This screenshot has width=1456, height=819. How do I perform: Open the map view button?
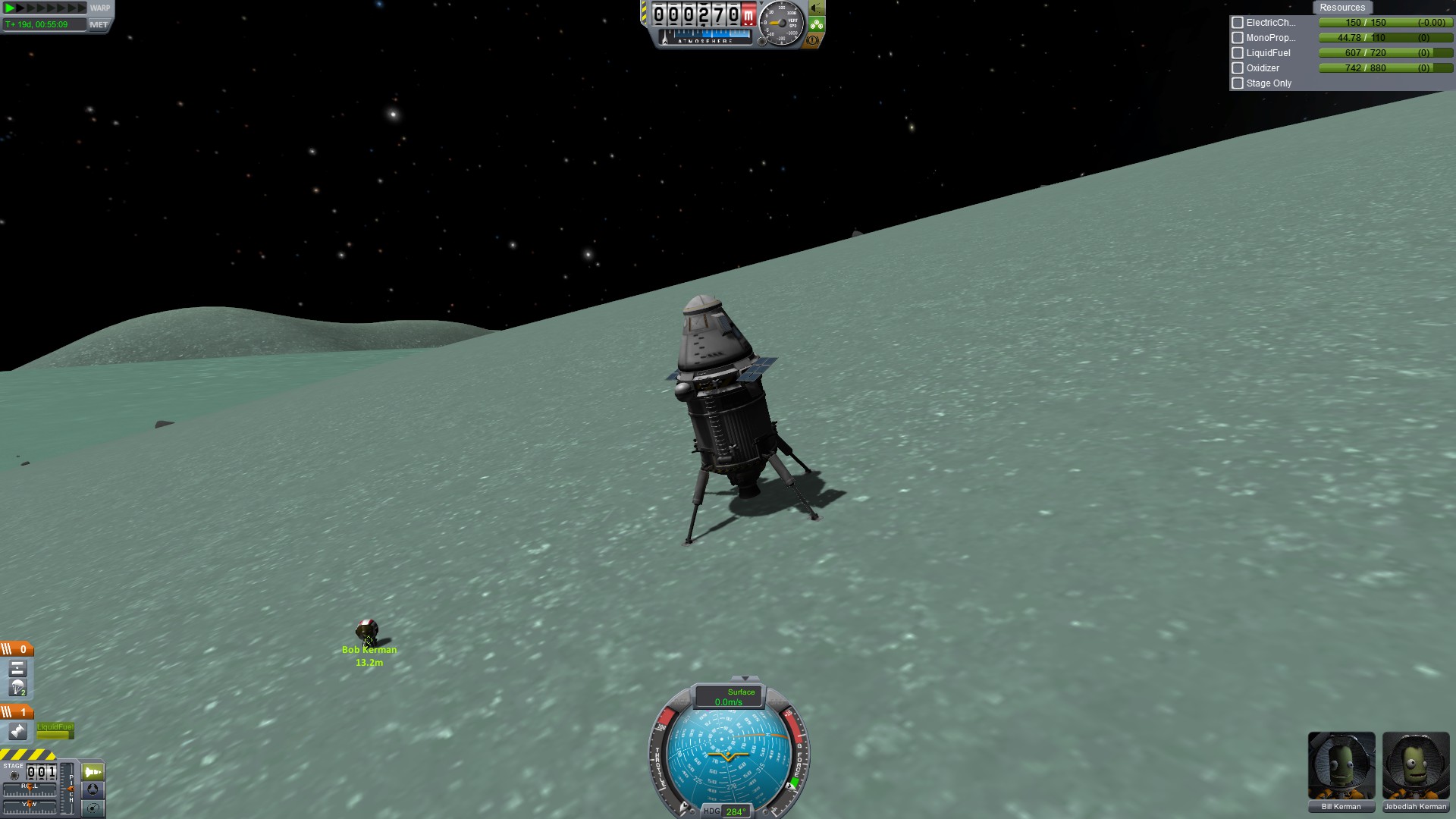(93, 808)
